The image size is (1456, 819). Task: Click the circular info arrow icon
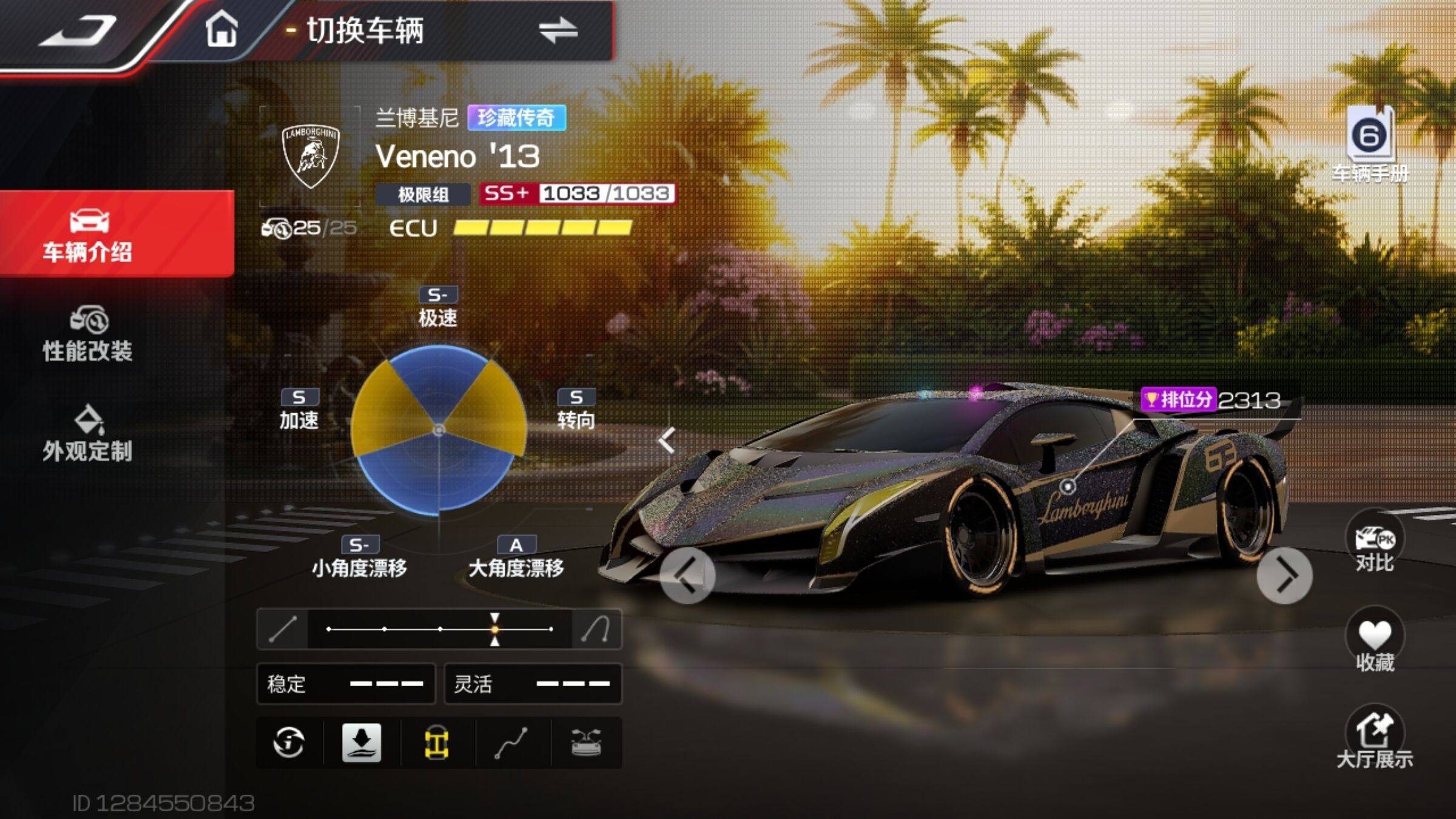tap(289, 743)
